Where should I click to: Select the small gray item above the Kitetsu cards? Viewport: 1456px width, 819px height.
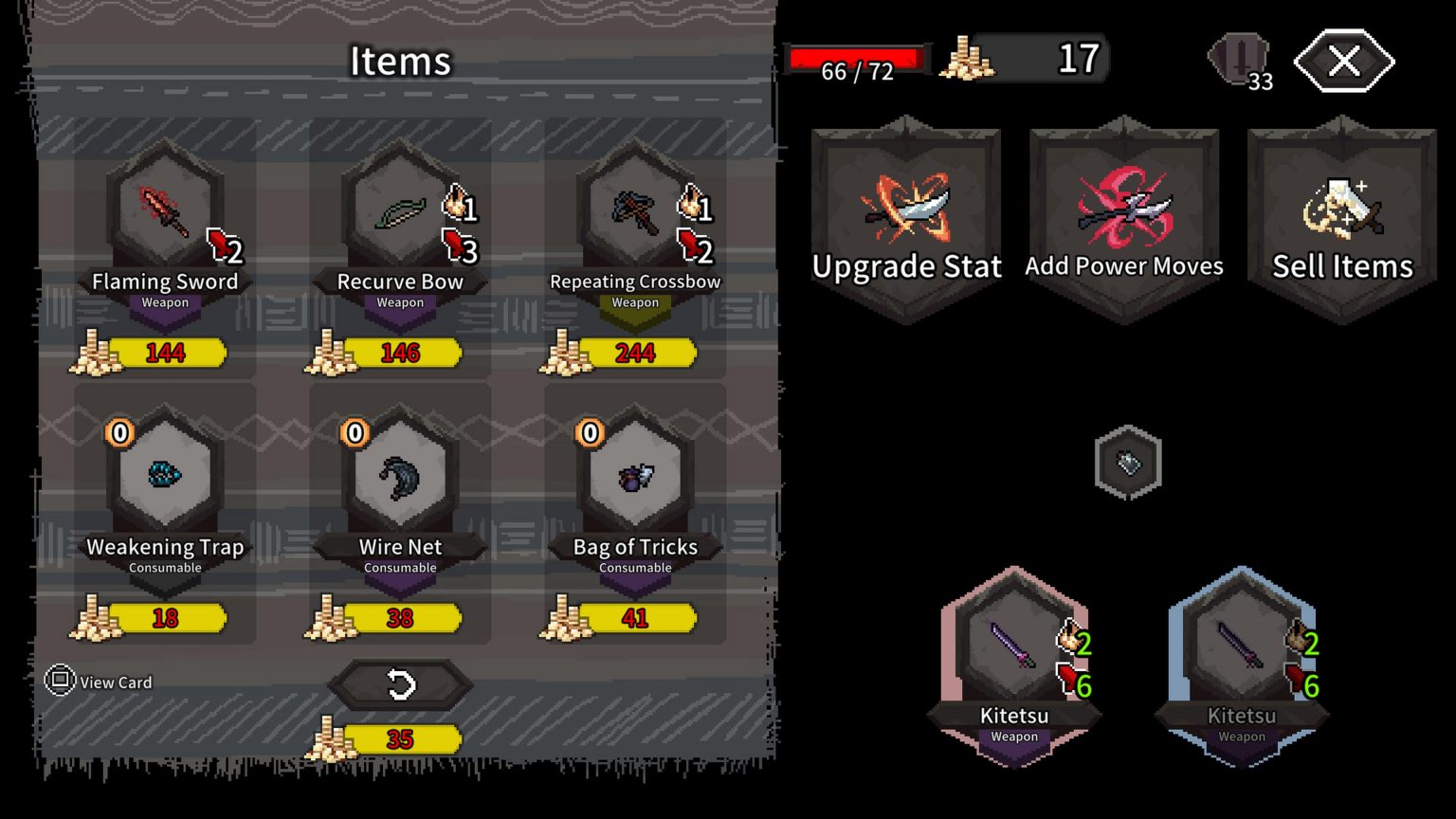(1127, 462)
